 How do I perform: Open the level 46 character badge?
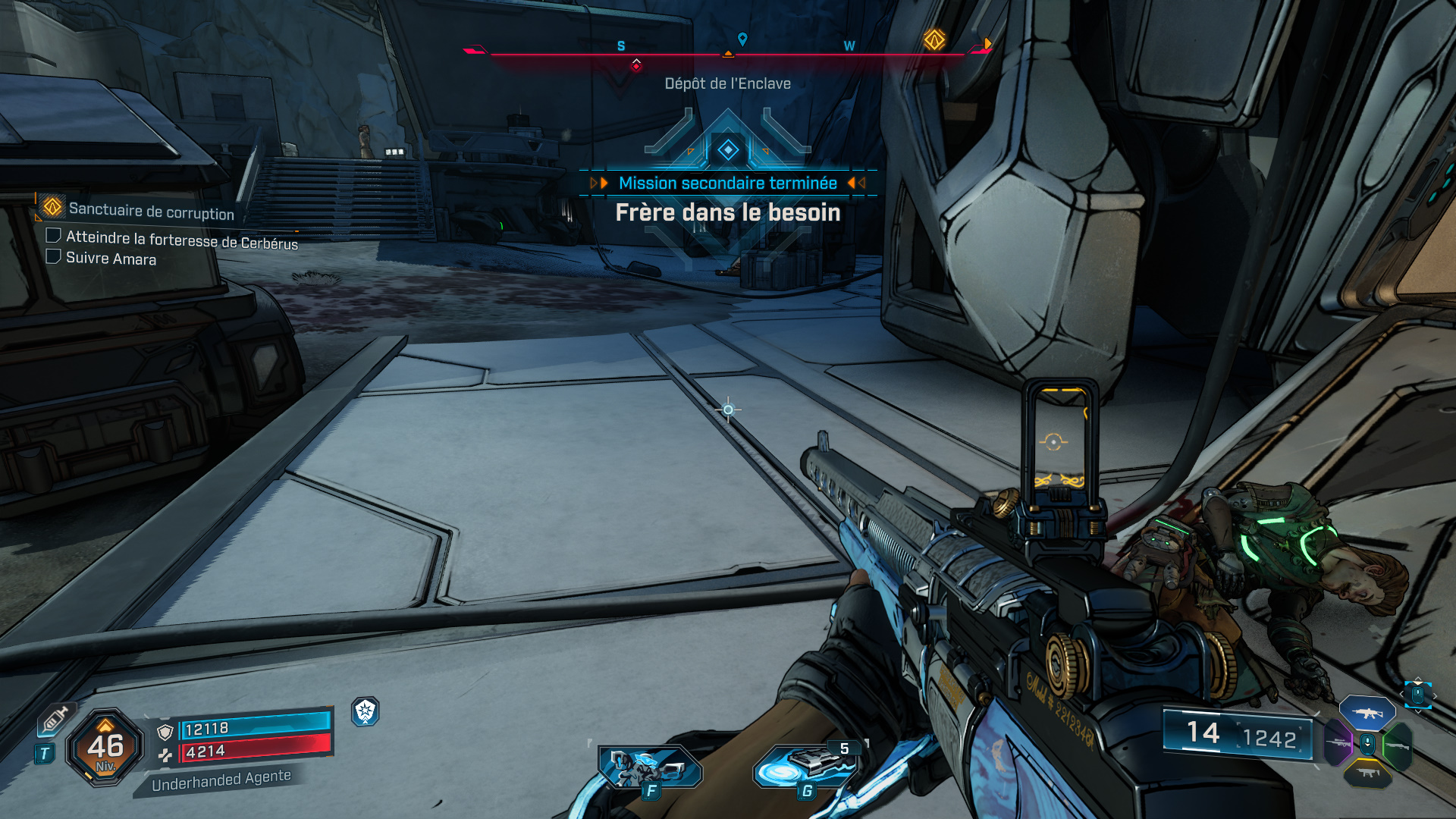click(x=105, y=747)
